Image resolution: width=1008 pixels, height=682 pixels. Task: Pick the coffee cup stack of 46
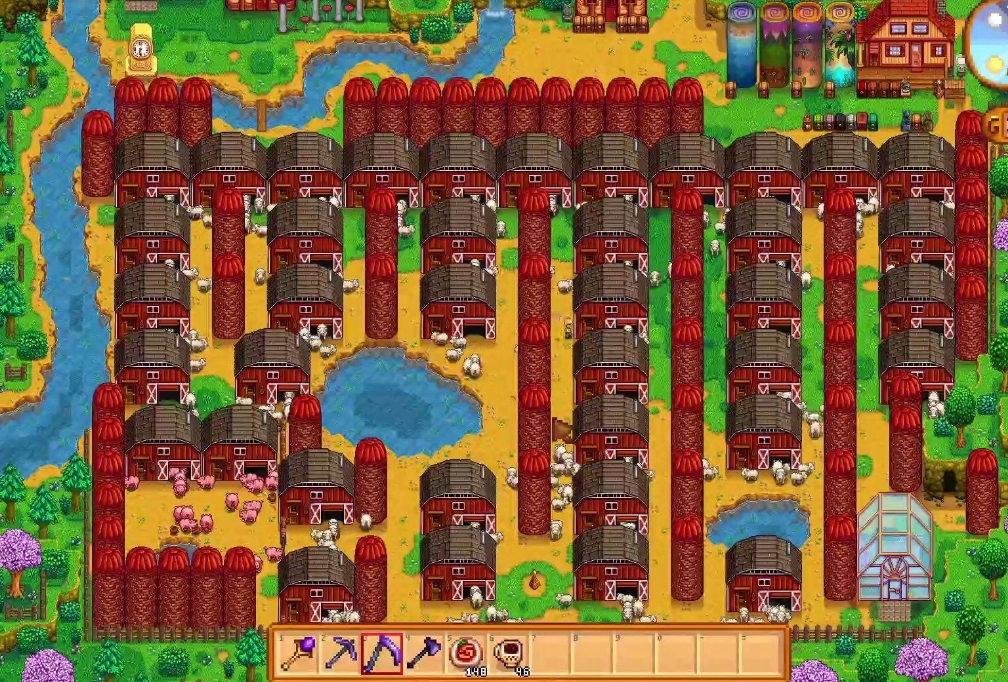coord(508,654)
